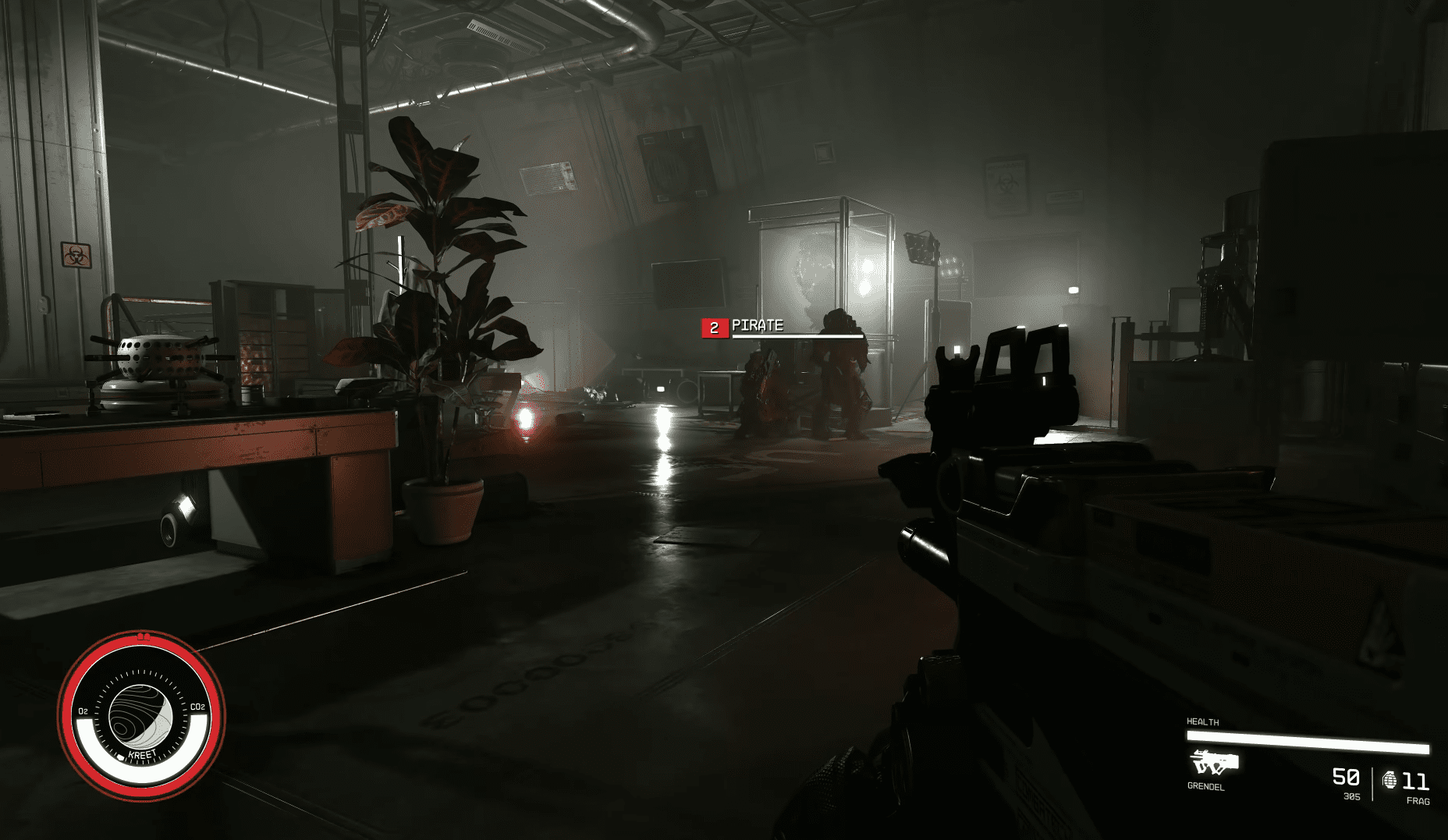Click the red level 2 badge on nameplate

click(x=714, y=327)
